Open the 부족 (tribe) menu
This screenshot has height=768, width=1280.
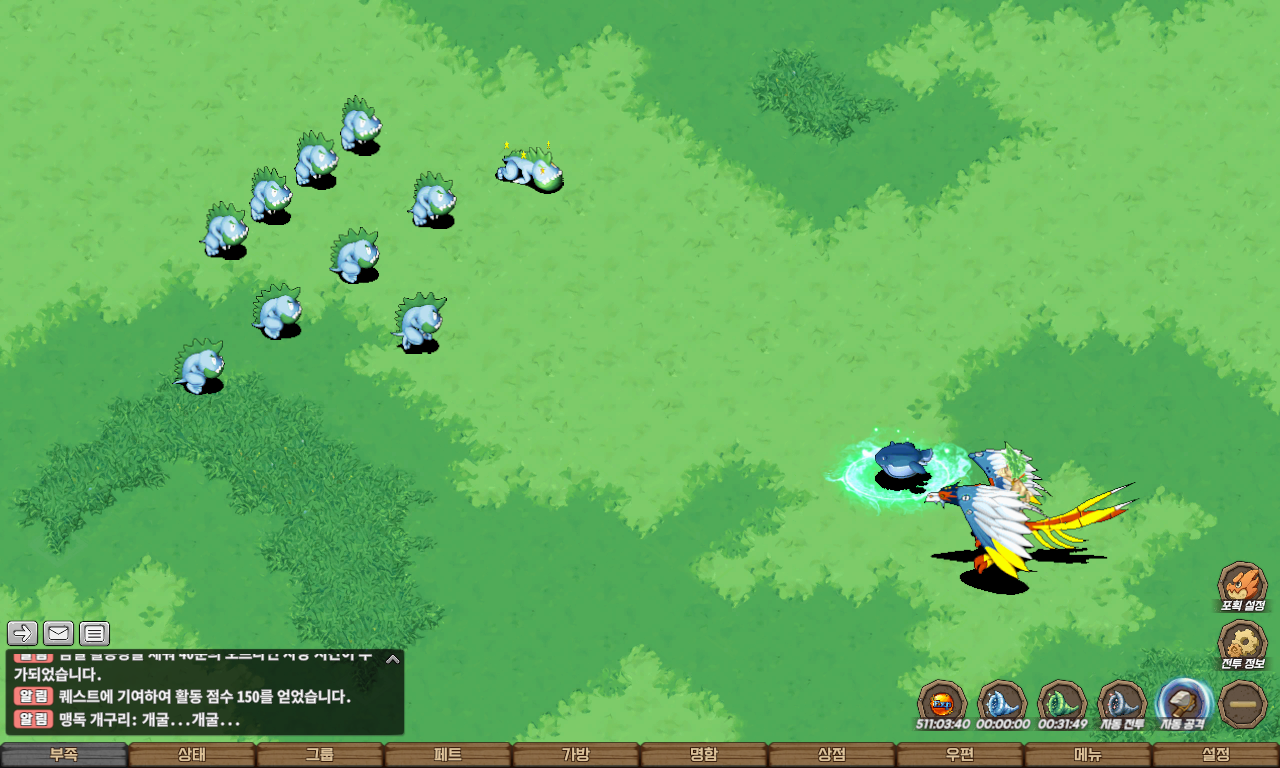coord(64,755)
